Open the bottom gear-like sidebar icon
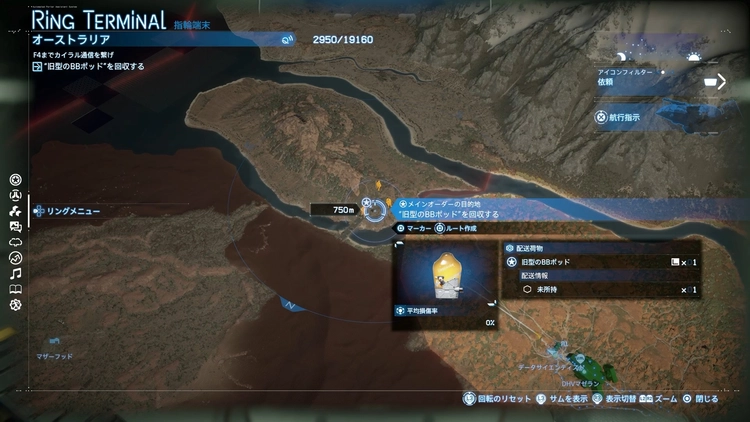Screen dimensions: 750x422 (x=15, y=305)
